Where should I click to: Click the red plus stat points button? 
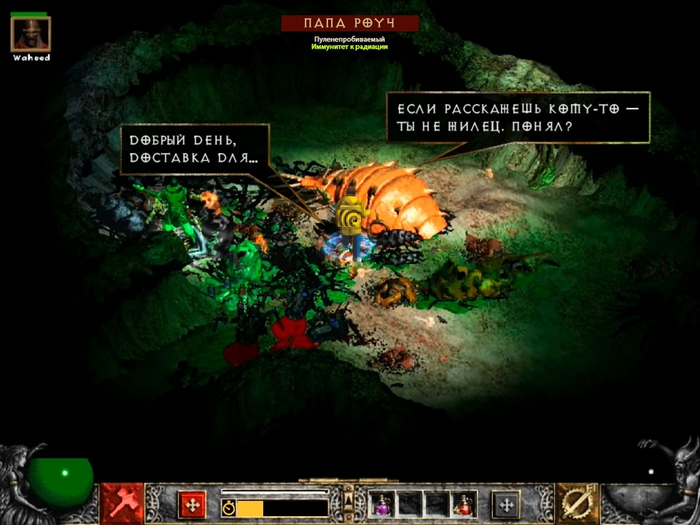(x=191, y=504)
